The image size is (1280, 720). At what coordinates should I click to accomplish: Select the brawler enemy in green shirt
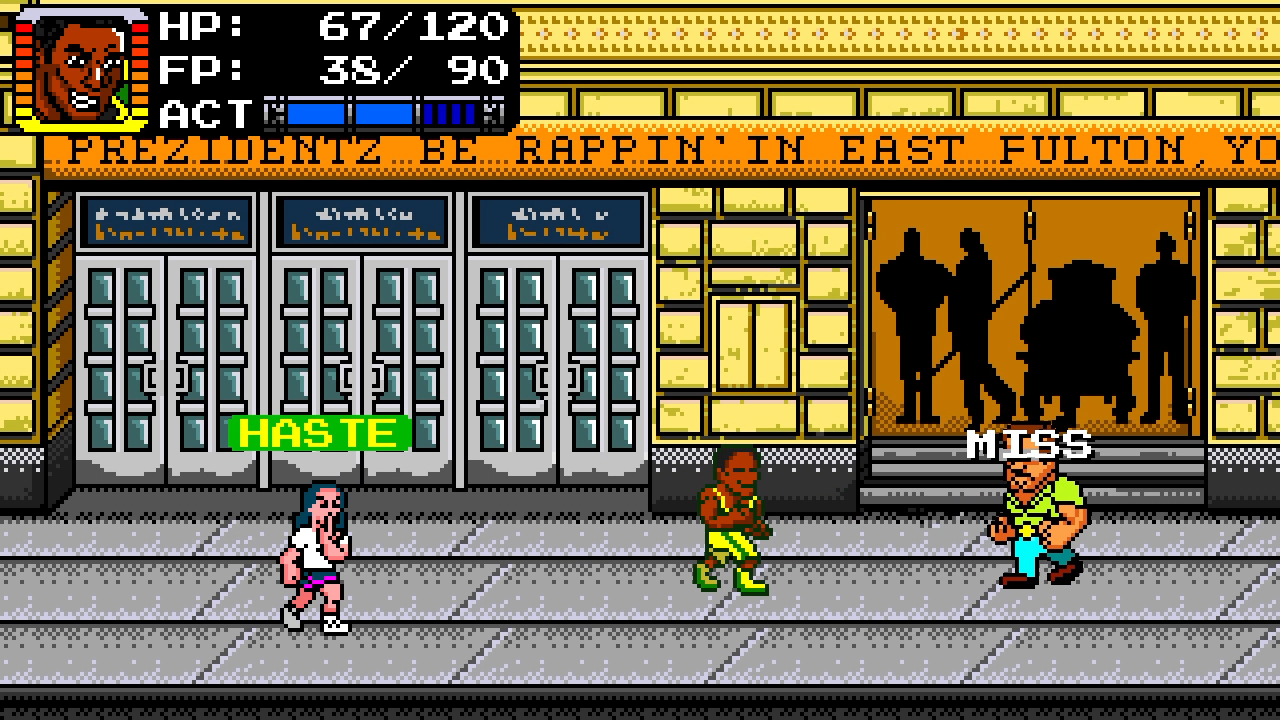1035,510
